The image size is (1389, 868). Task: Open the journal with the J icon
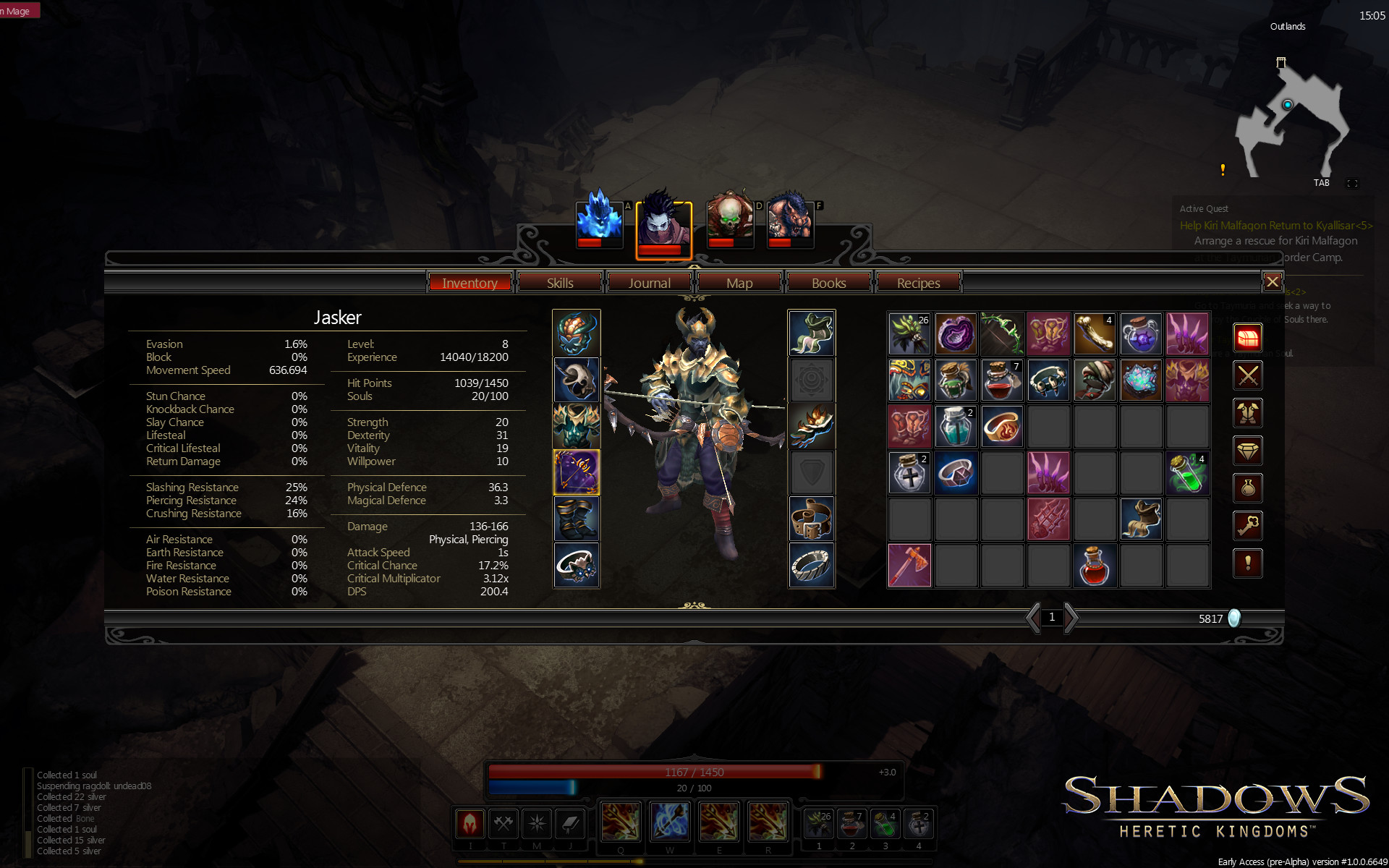(571, 823)
